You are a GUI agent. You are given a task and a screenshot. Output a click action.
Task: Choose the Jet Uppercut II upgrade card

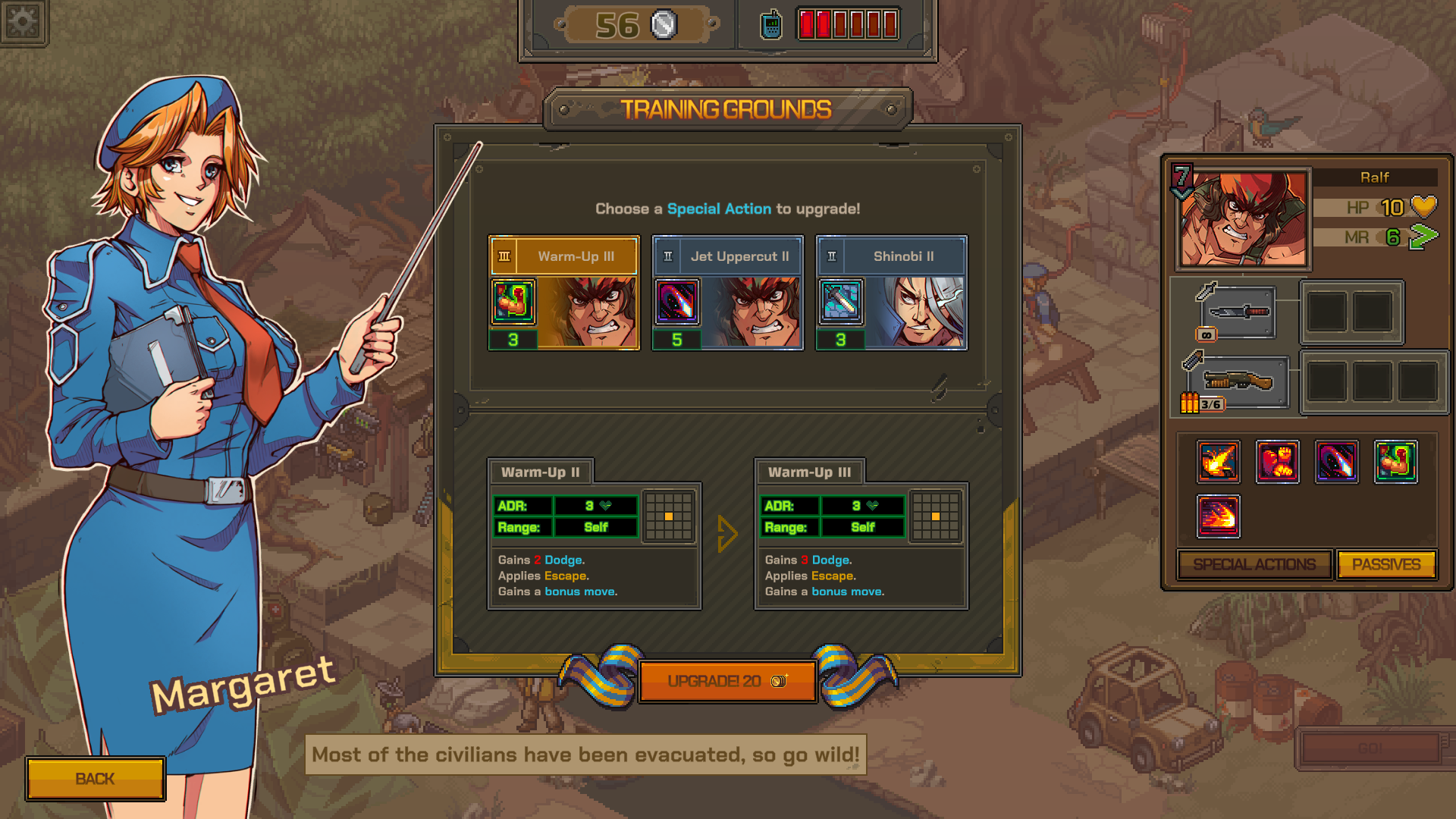click(x=727, y=293)
